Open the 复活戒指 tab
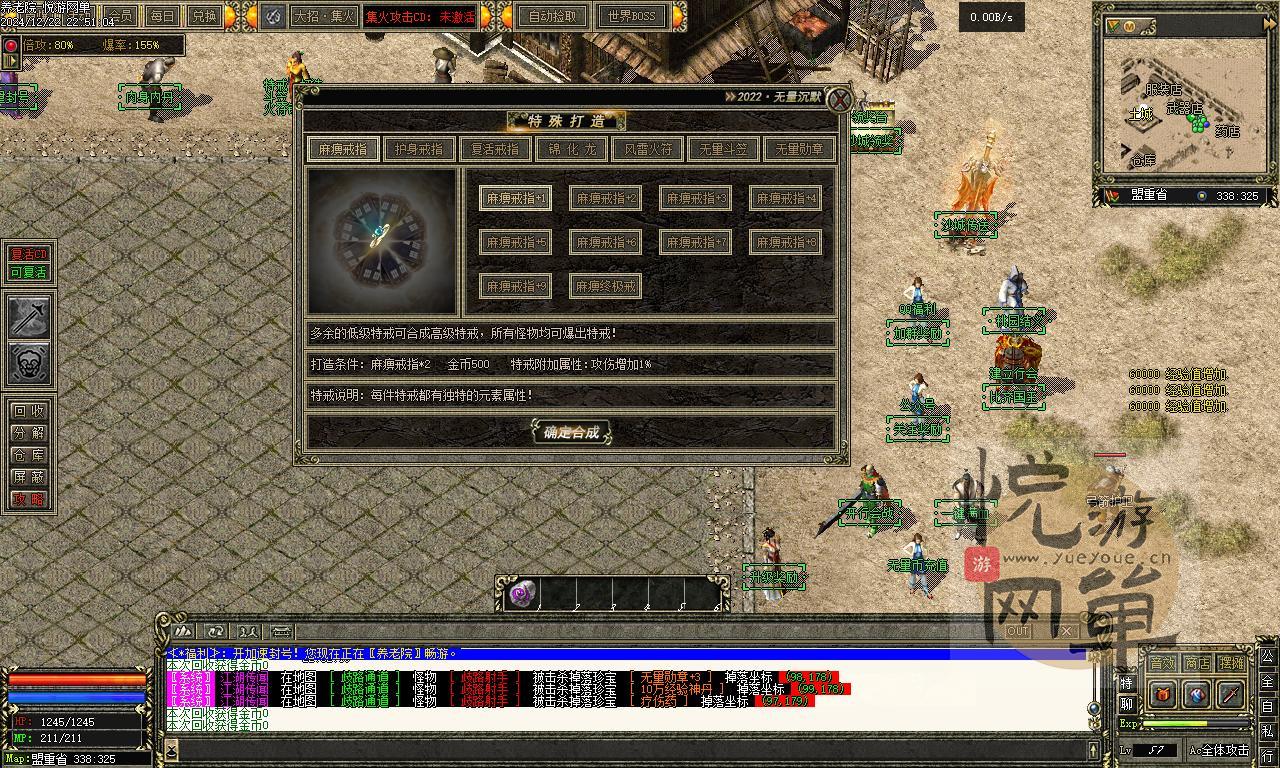This screenshot has width=1280, height=768. coord(495,149)
